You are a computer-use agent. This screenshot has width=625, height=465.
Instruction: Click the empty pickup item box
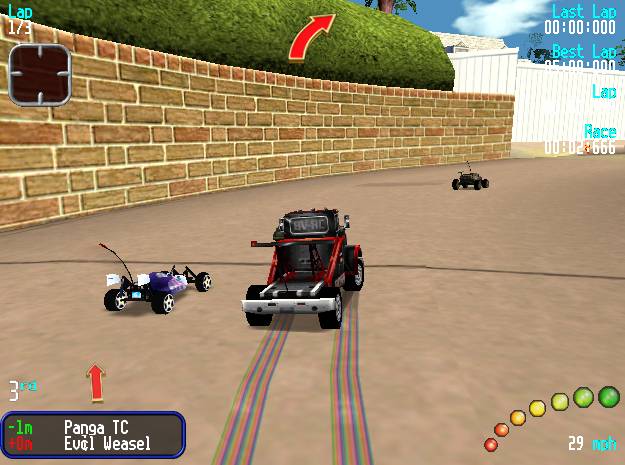[40, 74]
